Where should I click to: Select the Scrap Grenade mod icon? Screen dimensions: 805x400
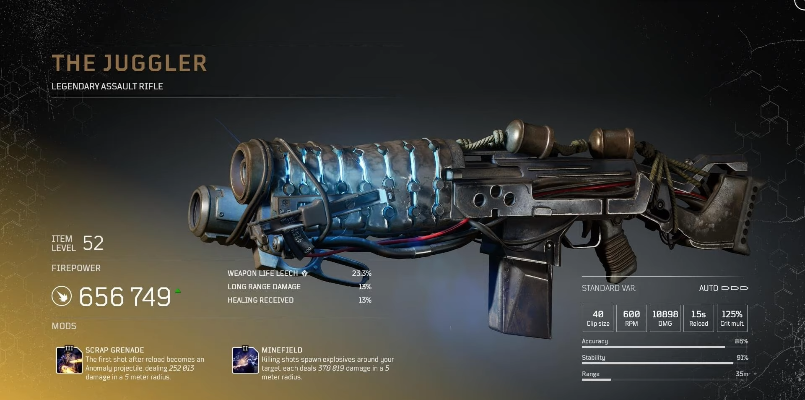tap(69, 359)
